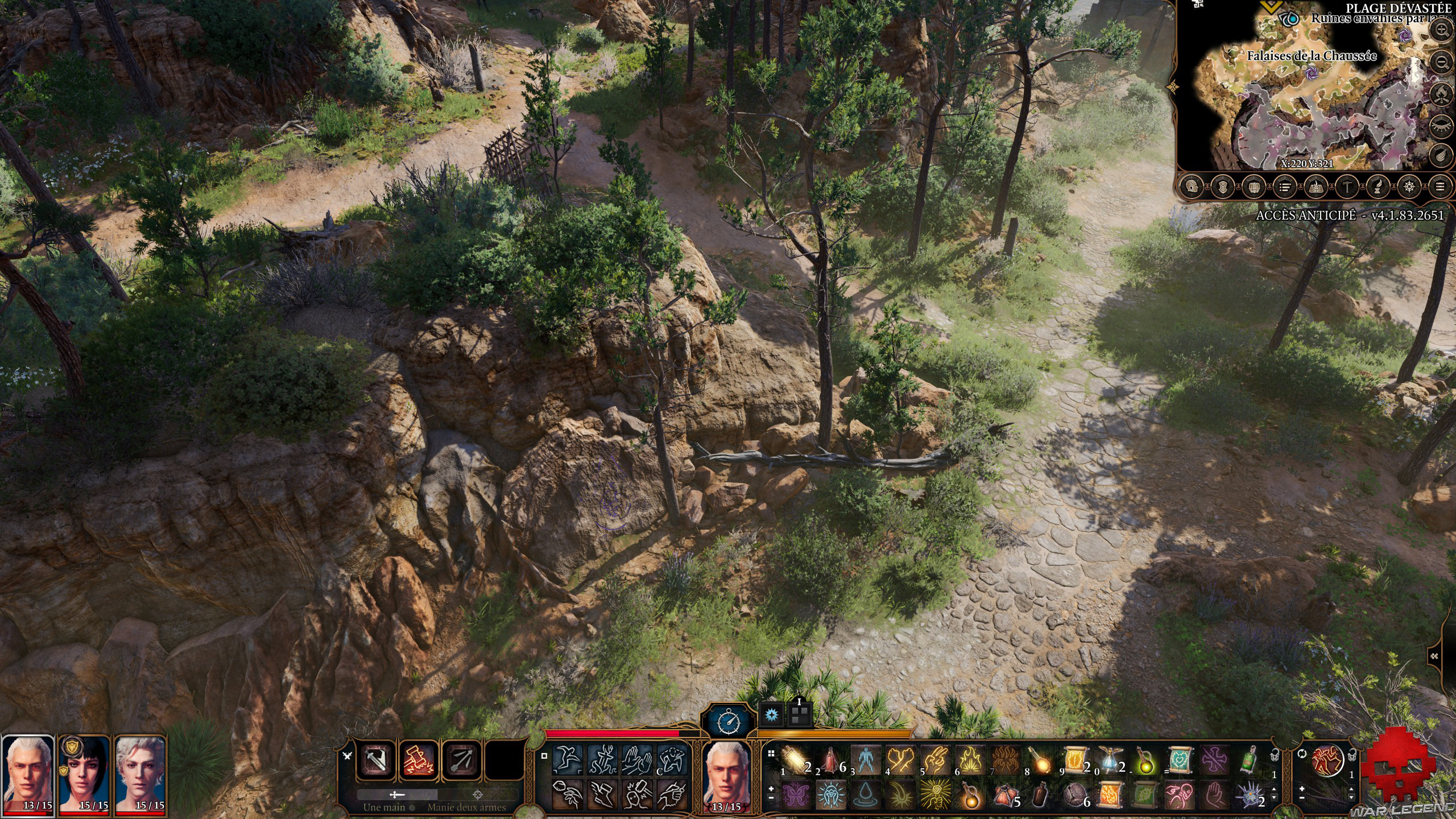This screenshot has width=1456, height=819.
Task: Select the equipped melee weapon slot
Action: coord(375,760)
